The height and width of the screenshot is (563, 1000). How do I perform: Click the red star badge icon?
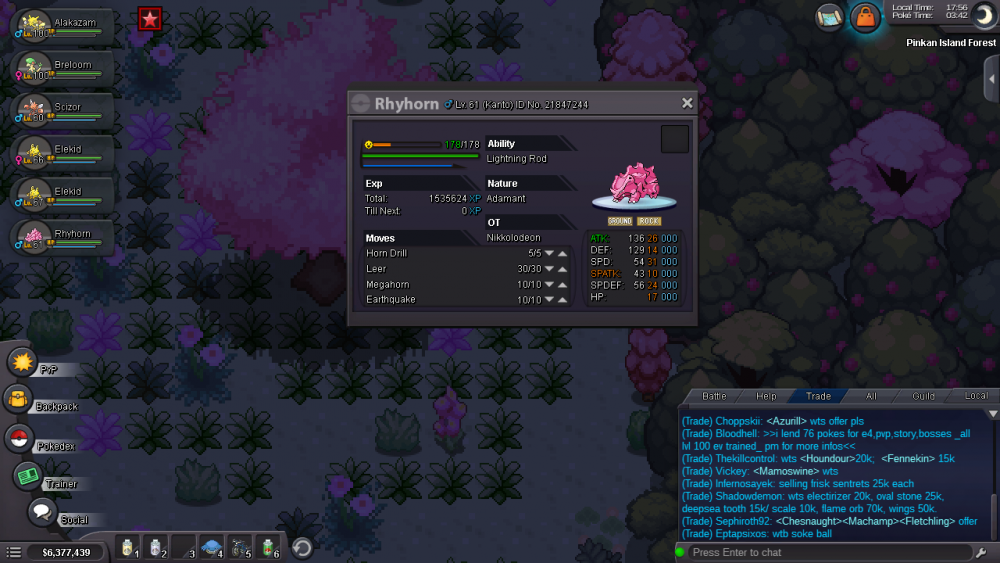click(x=149, y=18)
